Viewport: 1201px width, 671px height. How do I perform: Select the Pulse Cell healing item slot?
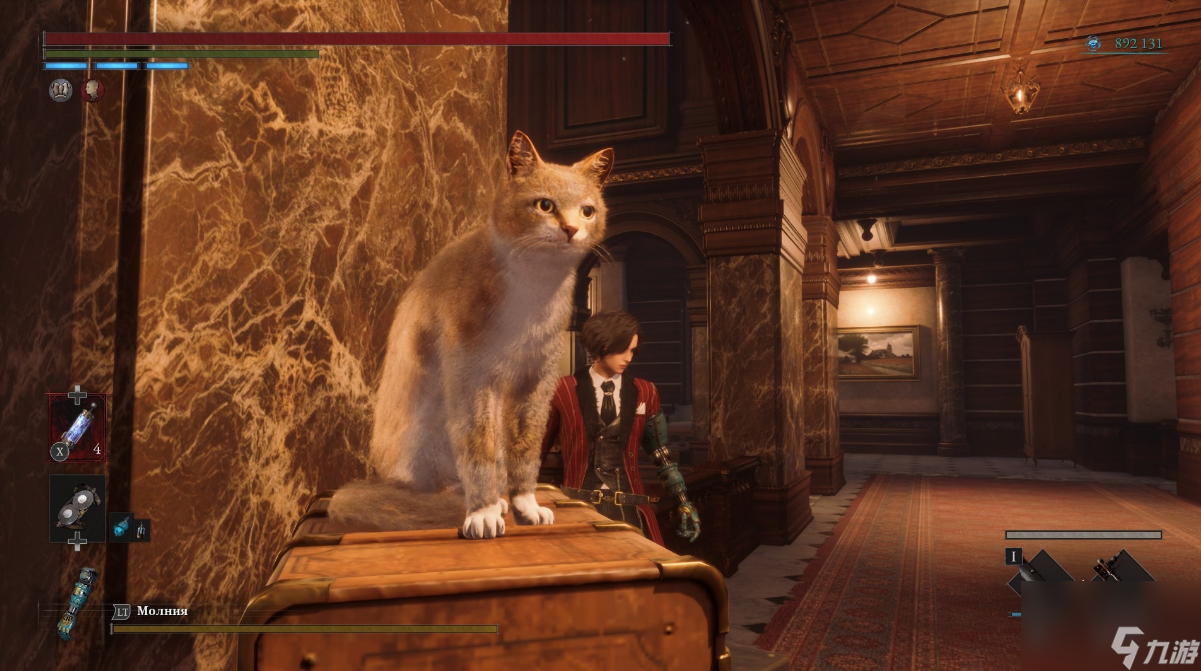point(77,428)
